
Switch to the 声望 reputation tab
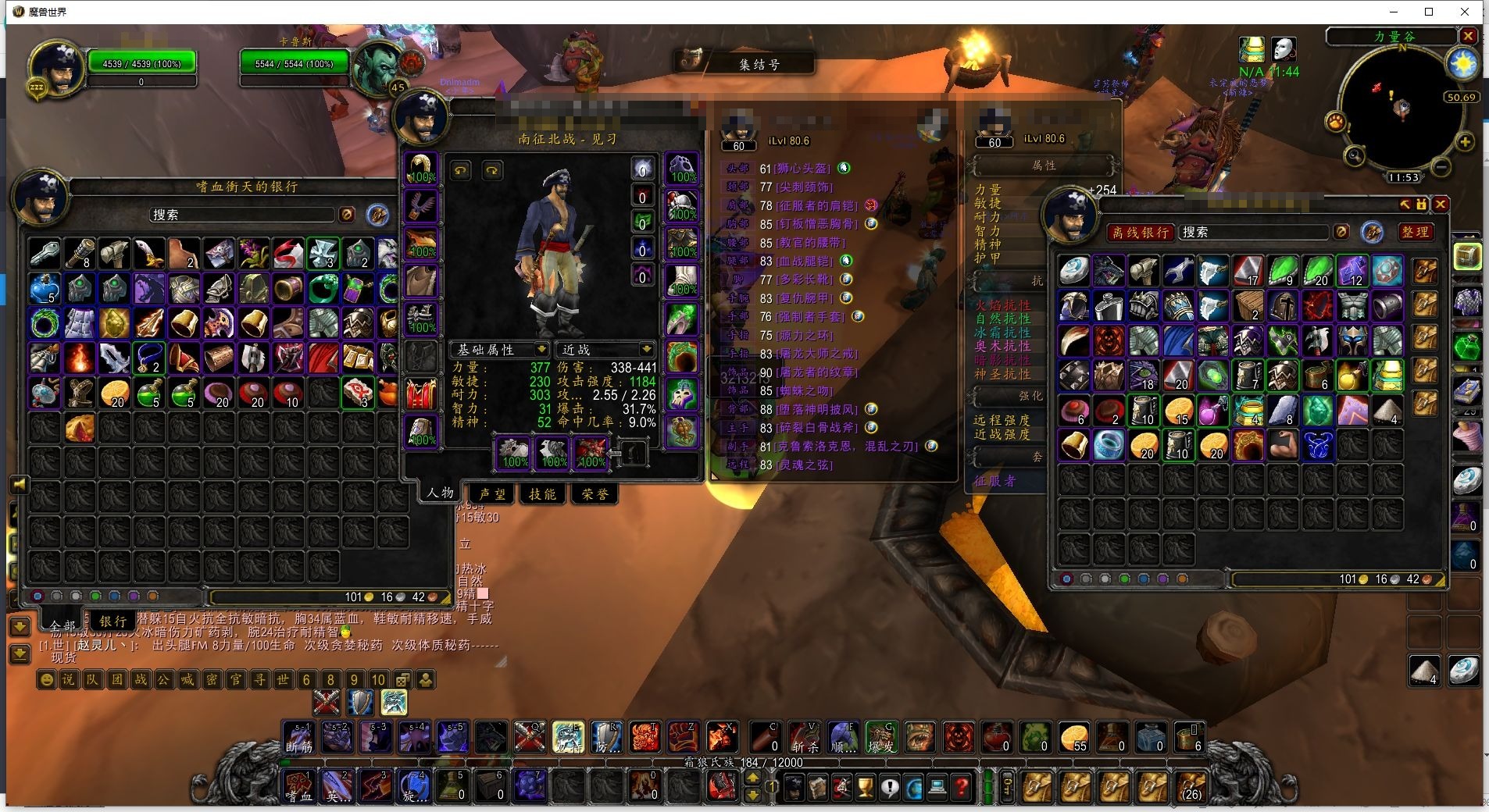click(492, 493)
